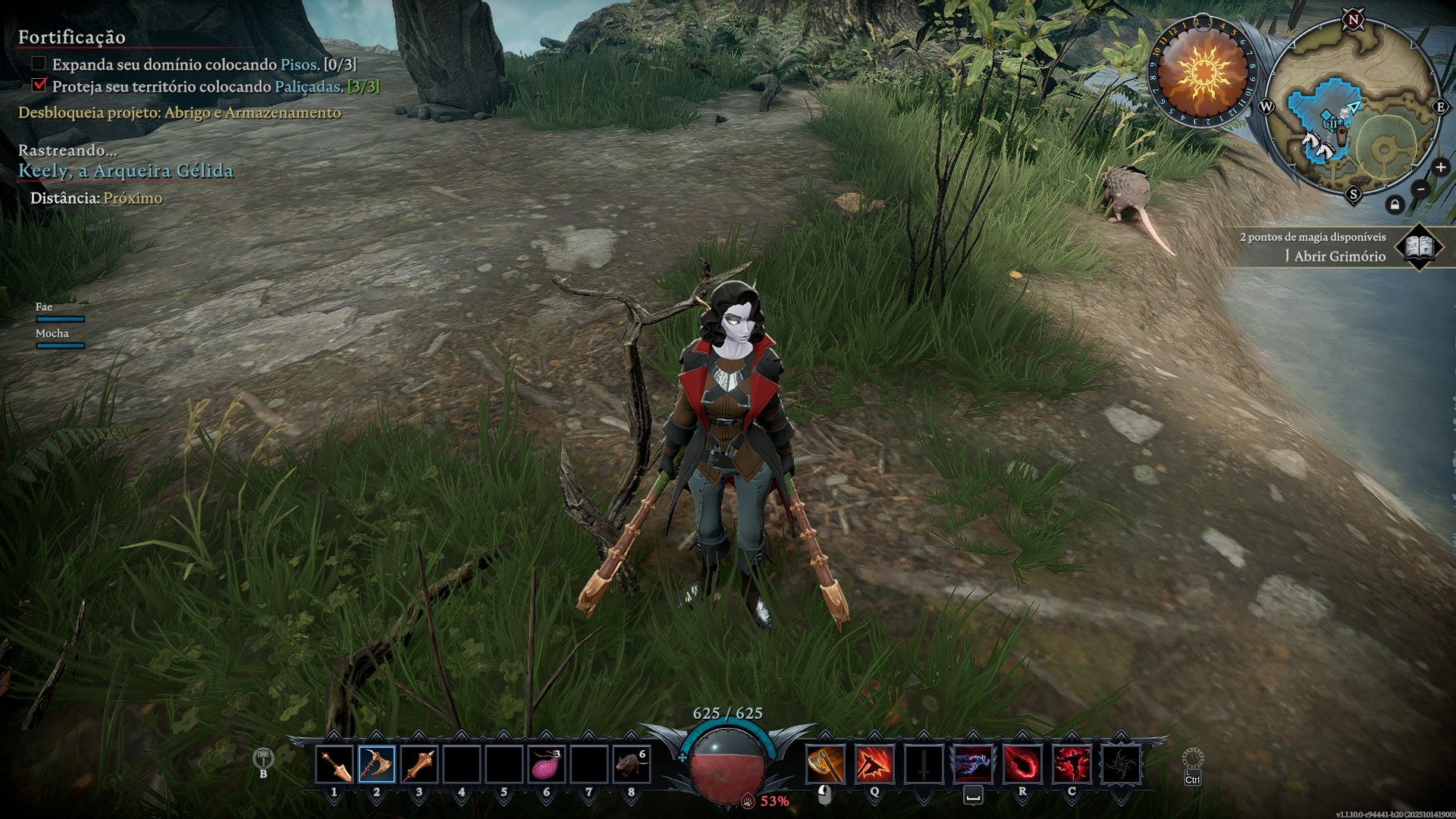Cast the red R spell ability
Image resolution: width=1456 pixels, height=819 pixels.
(1022, 764)
